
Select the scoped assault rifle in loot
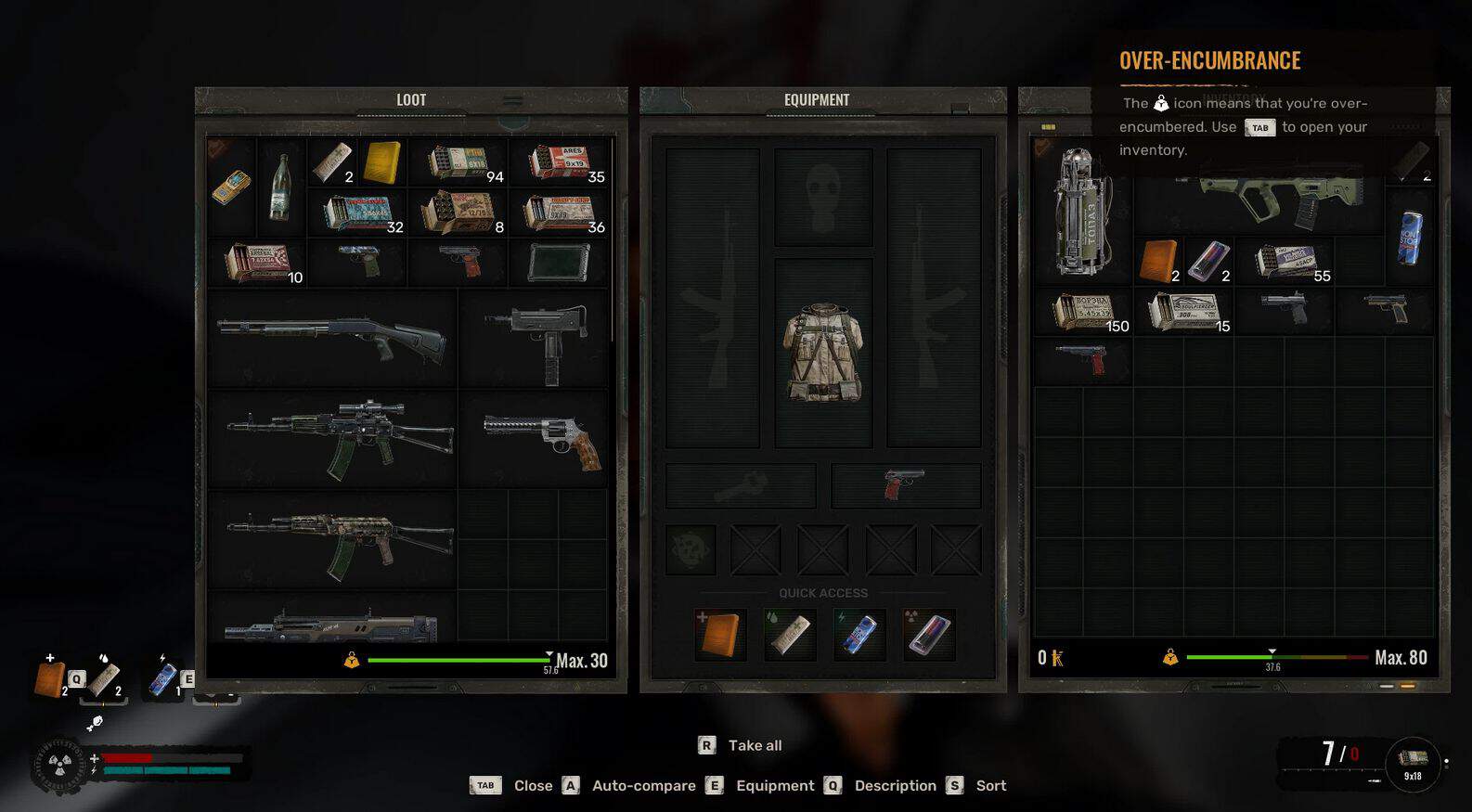coord(331,438)
